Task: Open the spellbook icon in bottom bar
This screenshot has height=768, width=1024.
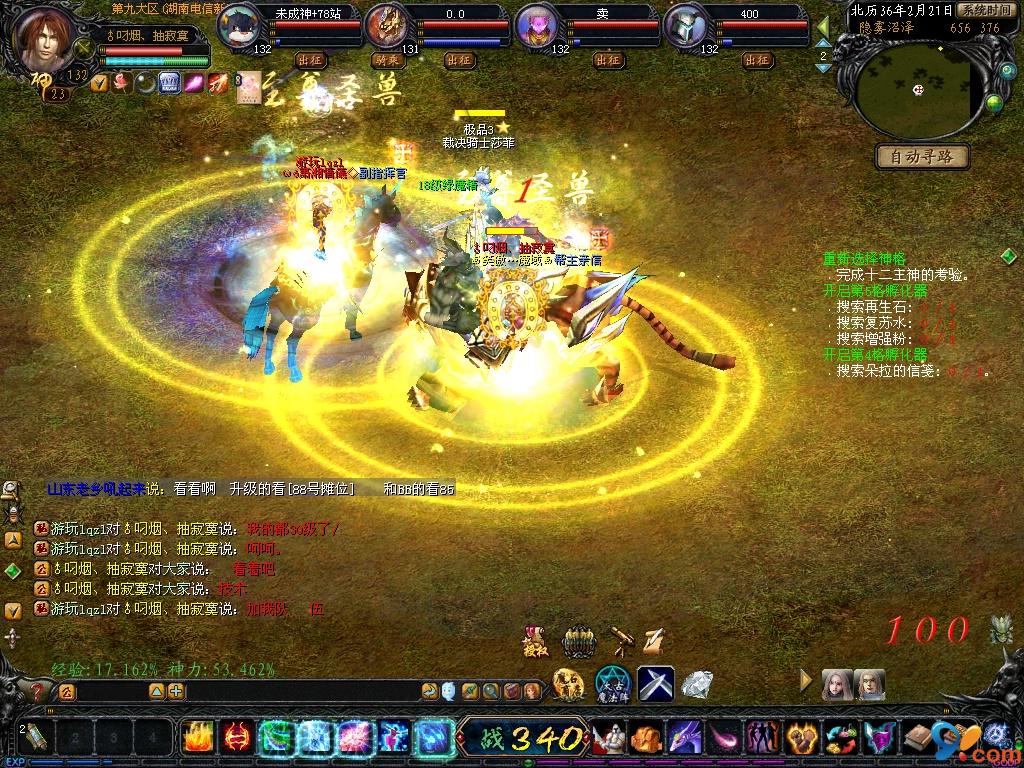Action: (x=917, y=738)
